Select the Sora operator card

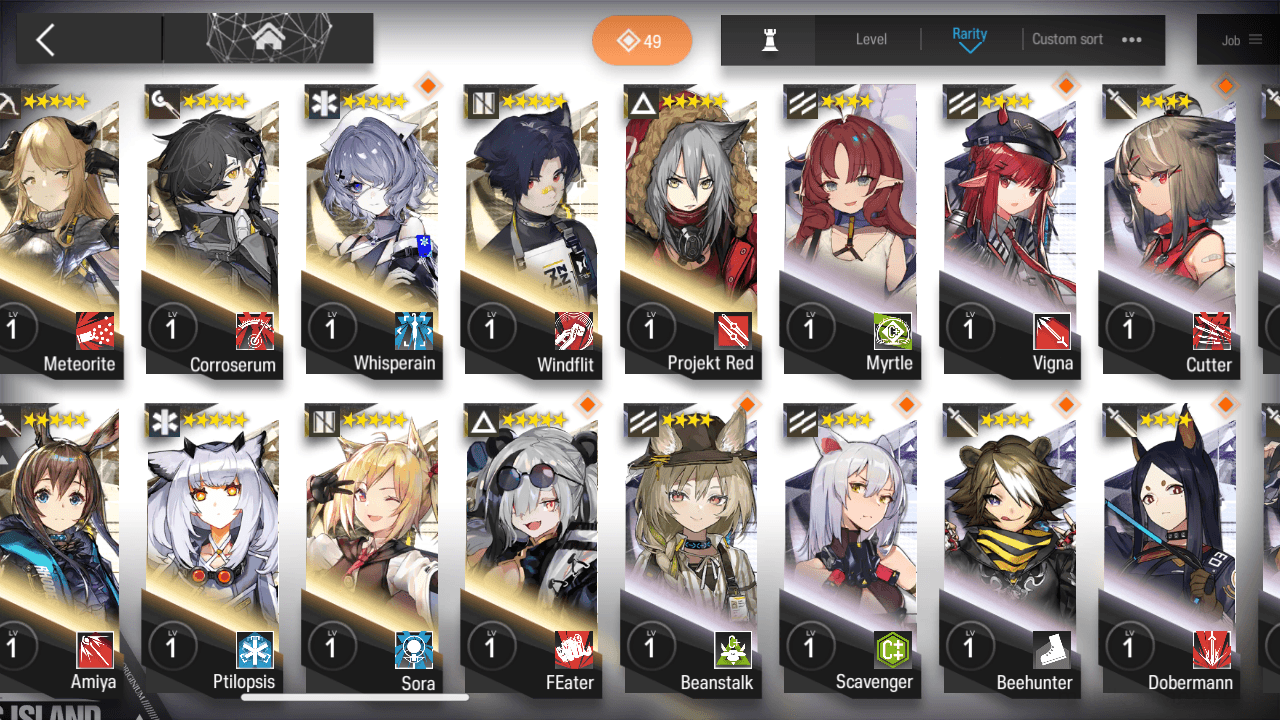pyautogui.click(x=372, y=550)
